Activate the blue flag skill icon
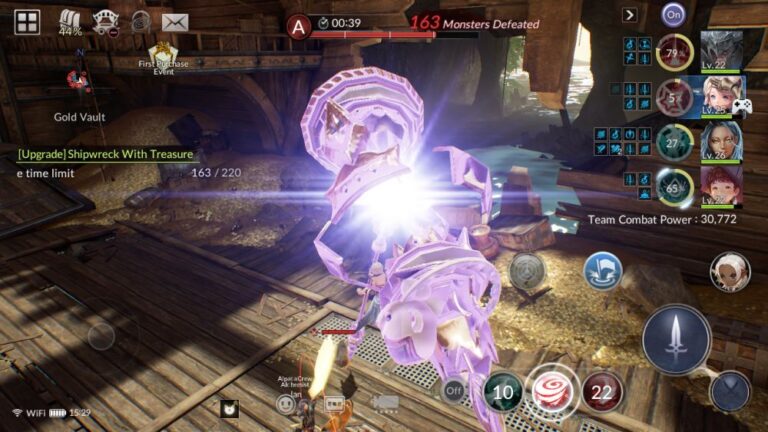768x432 pixels. [603, 270]
